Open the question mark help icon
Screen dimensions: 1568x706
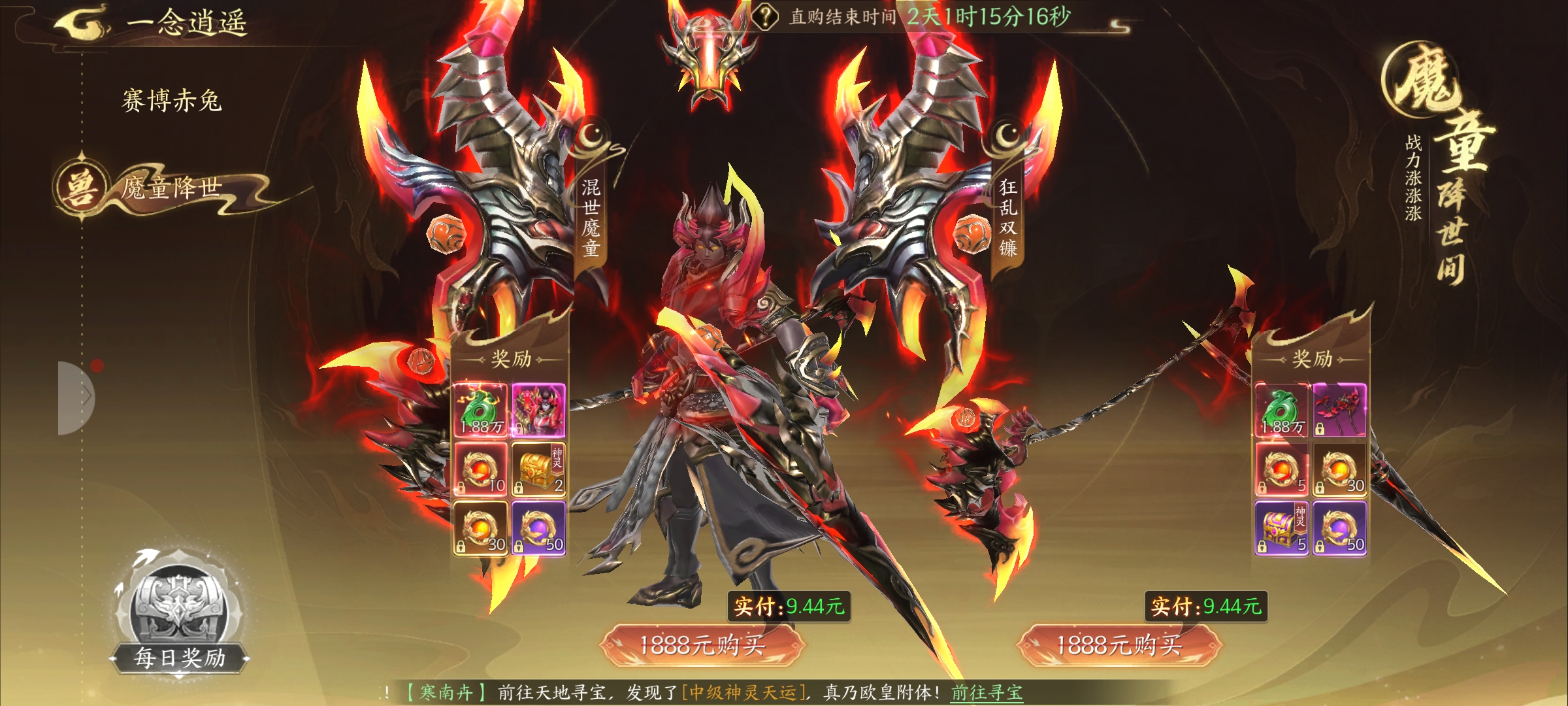pos(764,16)
